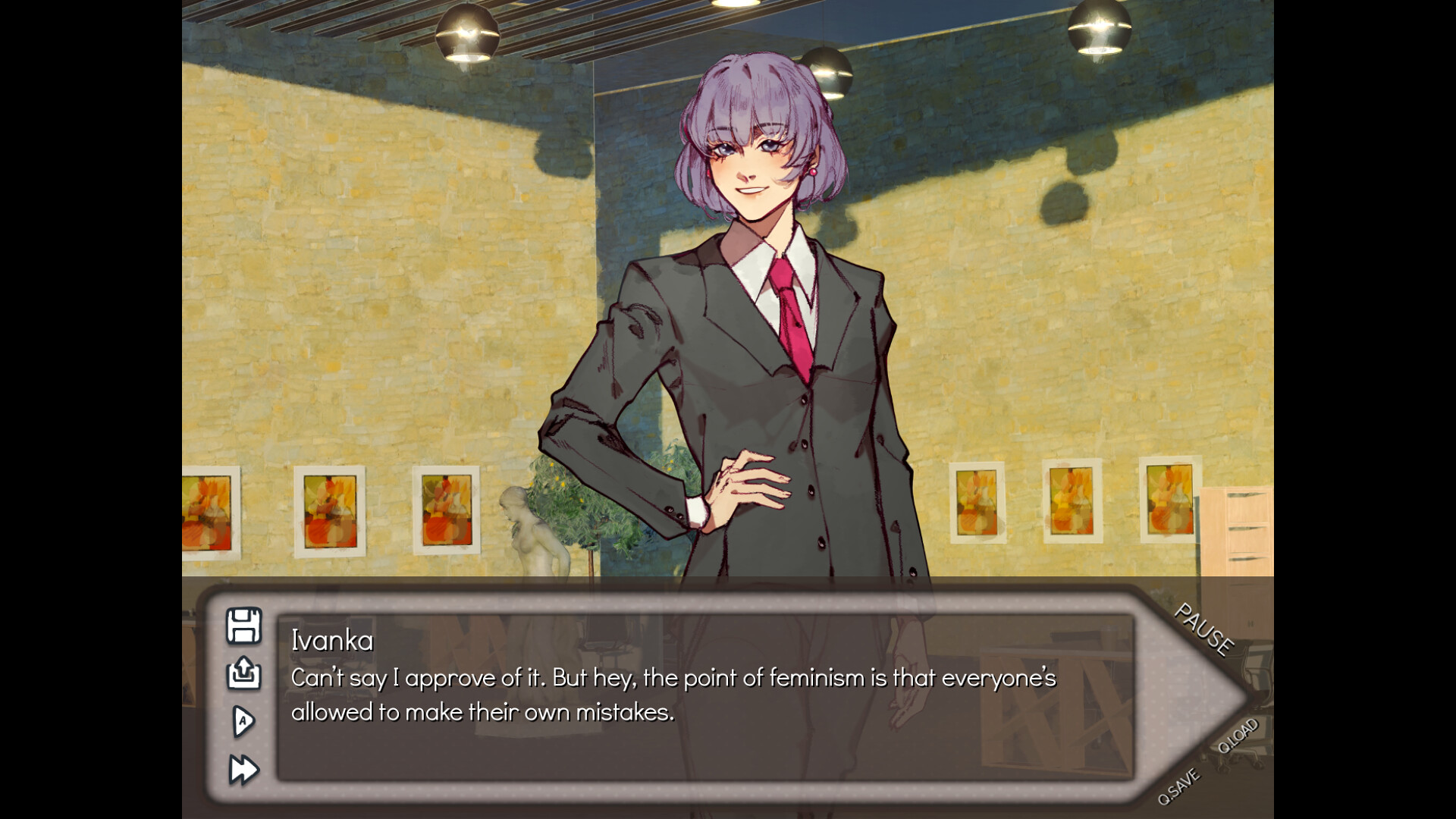Image resolution: width=1456 pixels, height=819 pixels.
Task: Save your progress using the save icon
Action: pos(243,626)
